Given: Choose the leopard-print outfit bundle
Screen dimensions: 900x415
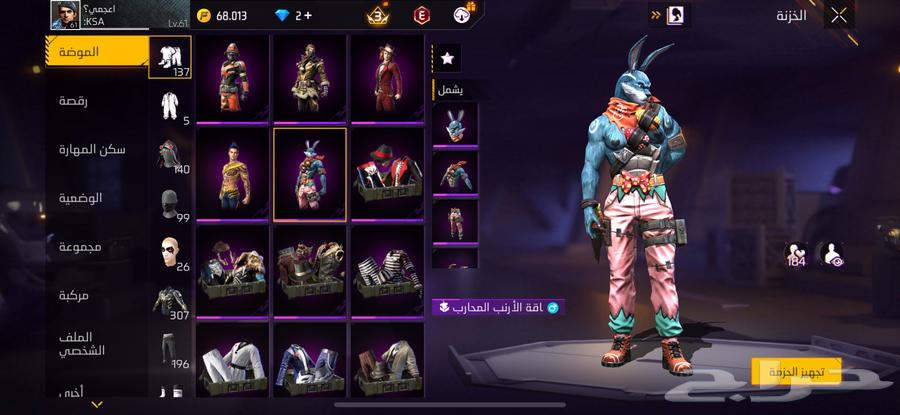Looking at the screenshot, I should tap(233, 174).
